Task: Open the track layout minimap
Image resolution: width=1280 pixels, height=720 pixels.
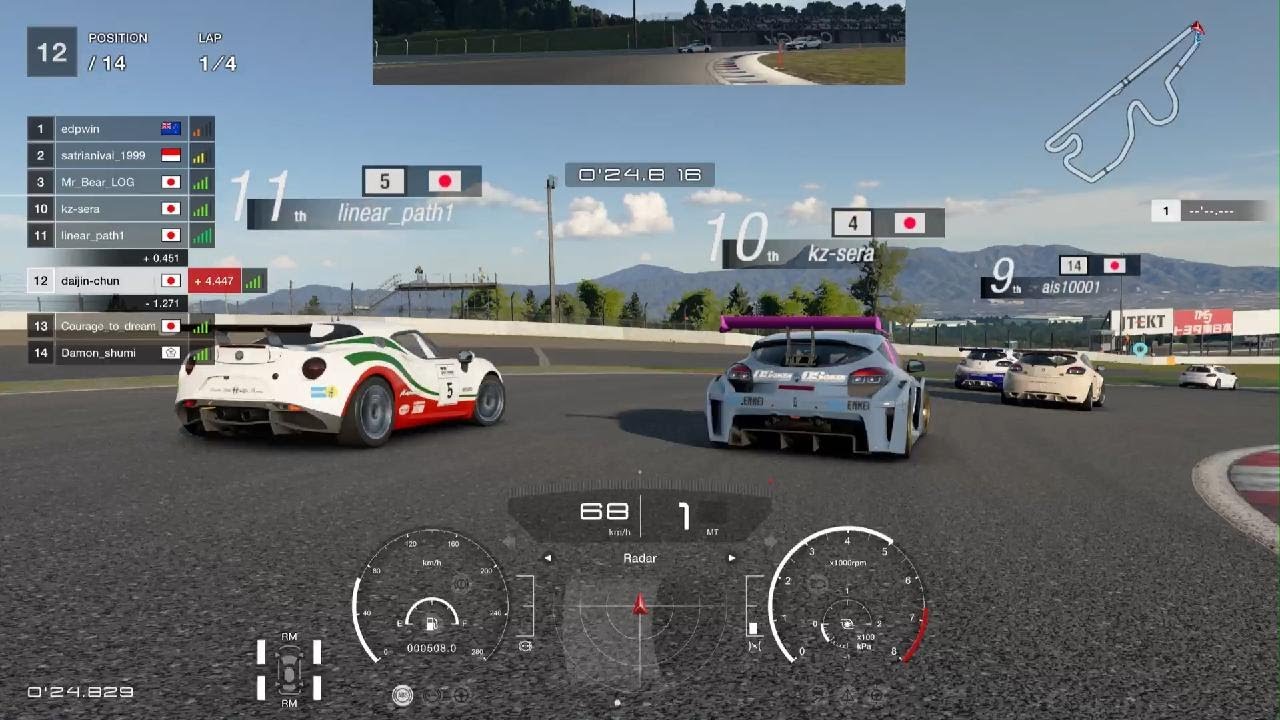Action: click(1124, 101)
